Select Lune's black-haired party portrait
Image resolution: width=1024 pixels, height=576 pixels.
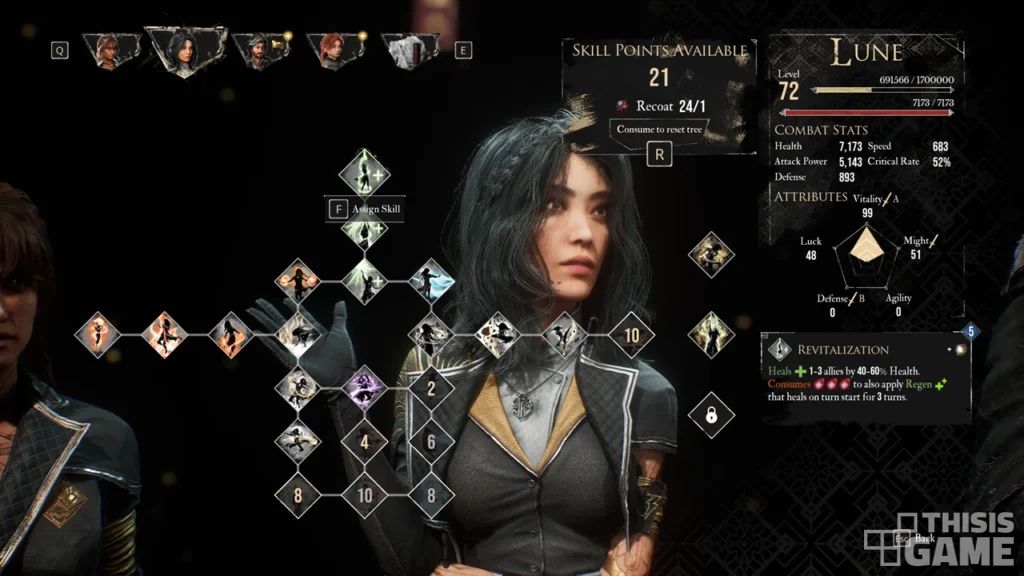click(185, 49)
